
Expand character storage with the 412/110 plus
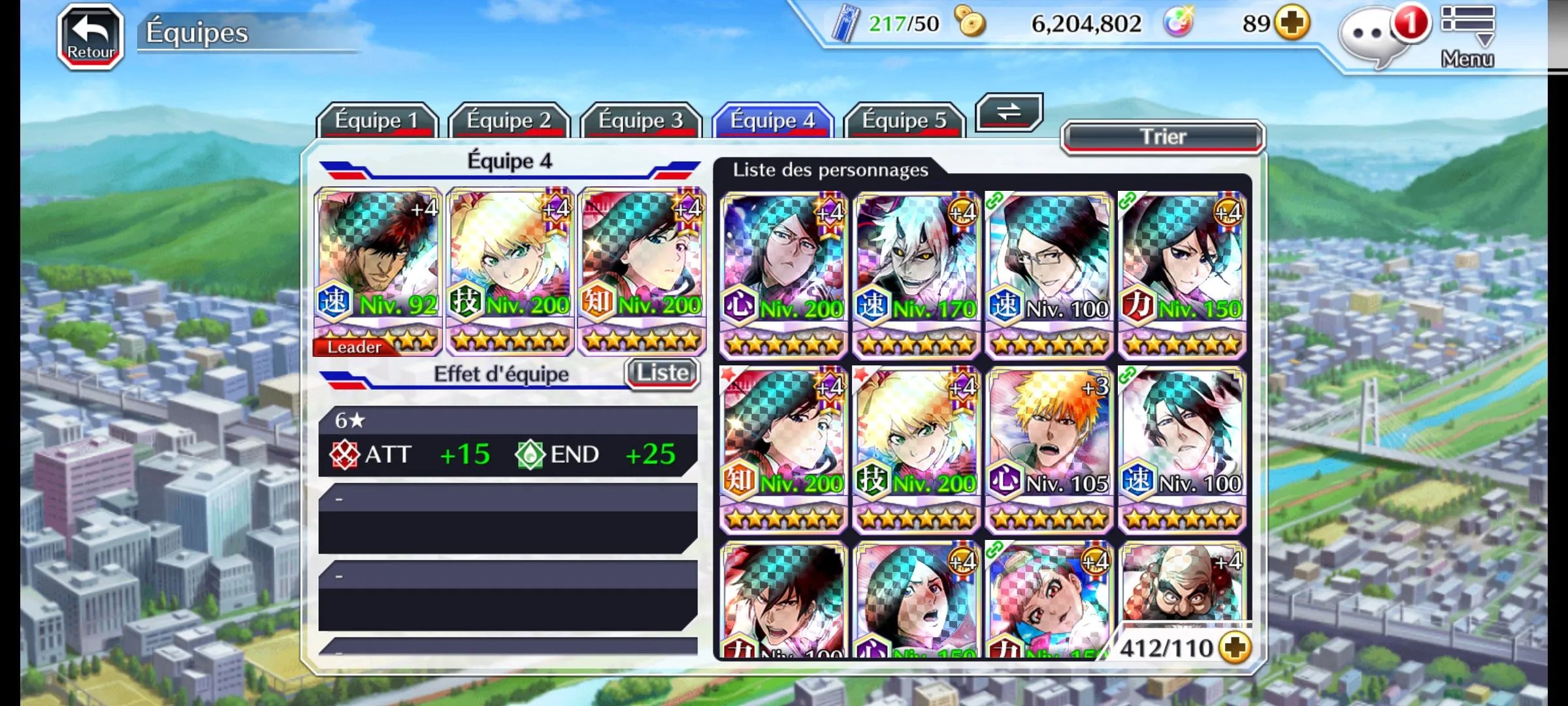click(1235, 648)
